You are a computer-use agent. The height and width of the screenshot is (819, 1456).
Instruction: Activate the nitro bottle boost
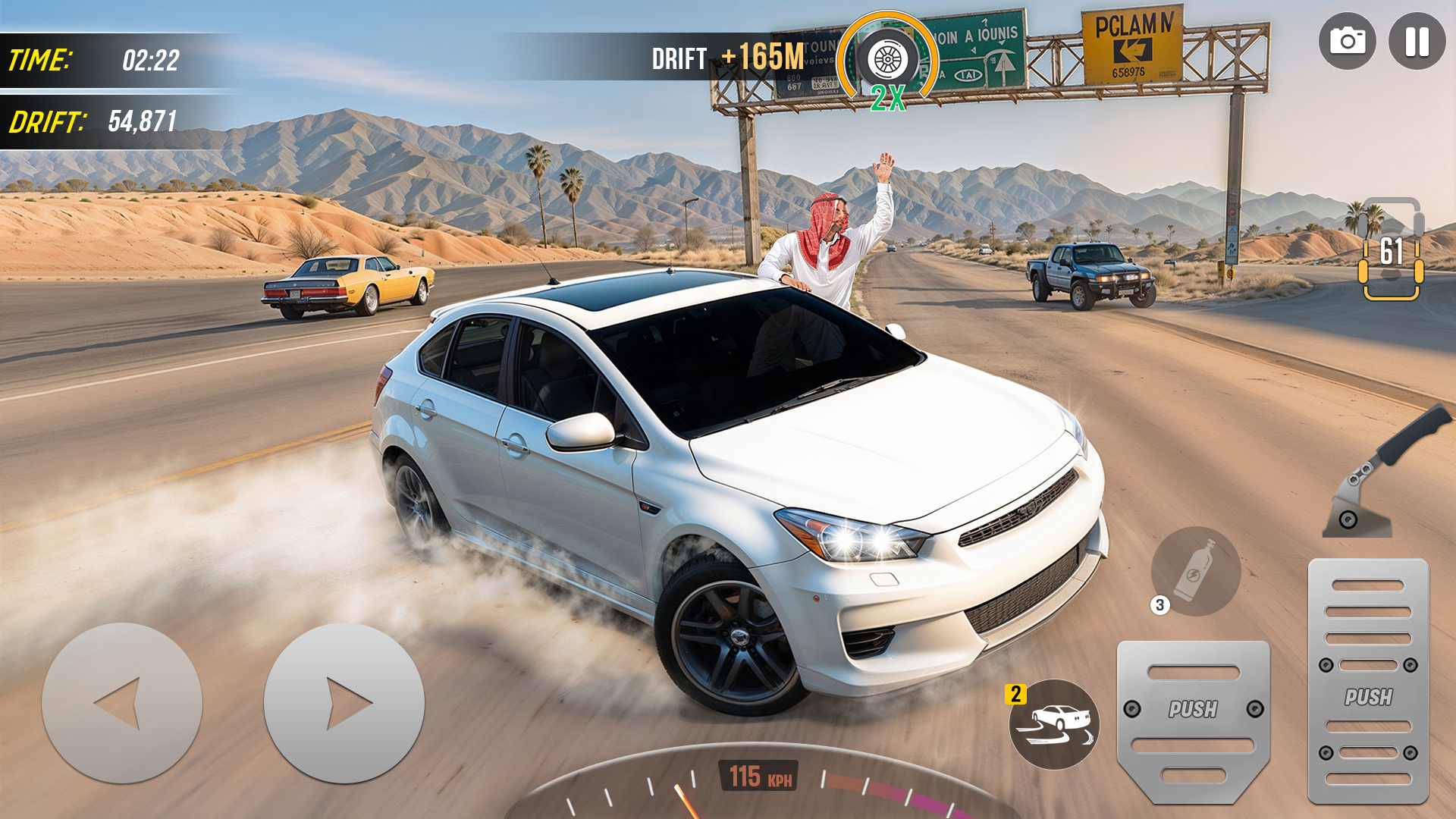[1196, 571]
